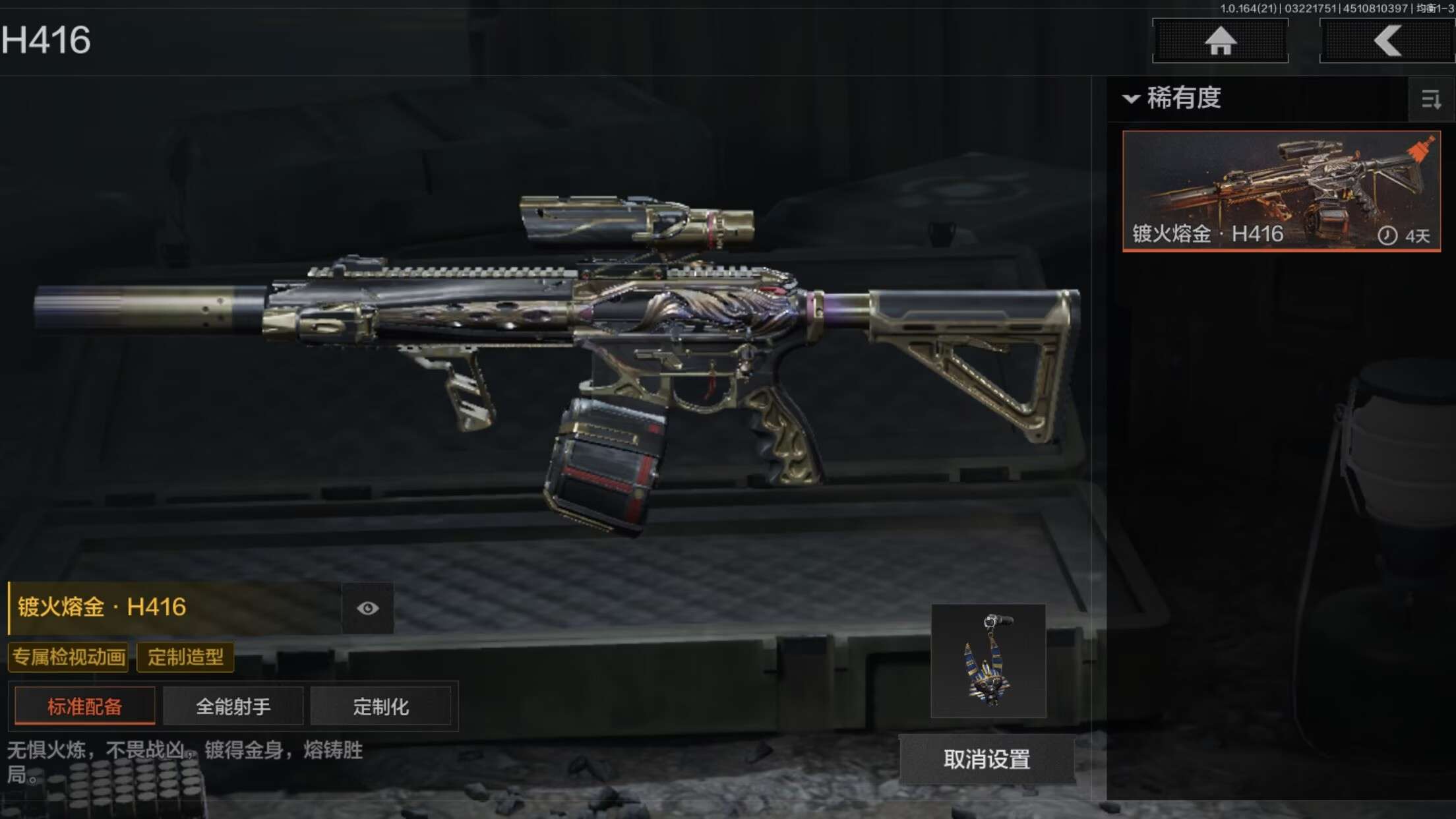Go to the home screen
Screen dimensions: 1456x819
(1220, 41)
